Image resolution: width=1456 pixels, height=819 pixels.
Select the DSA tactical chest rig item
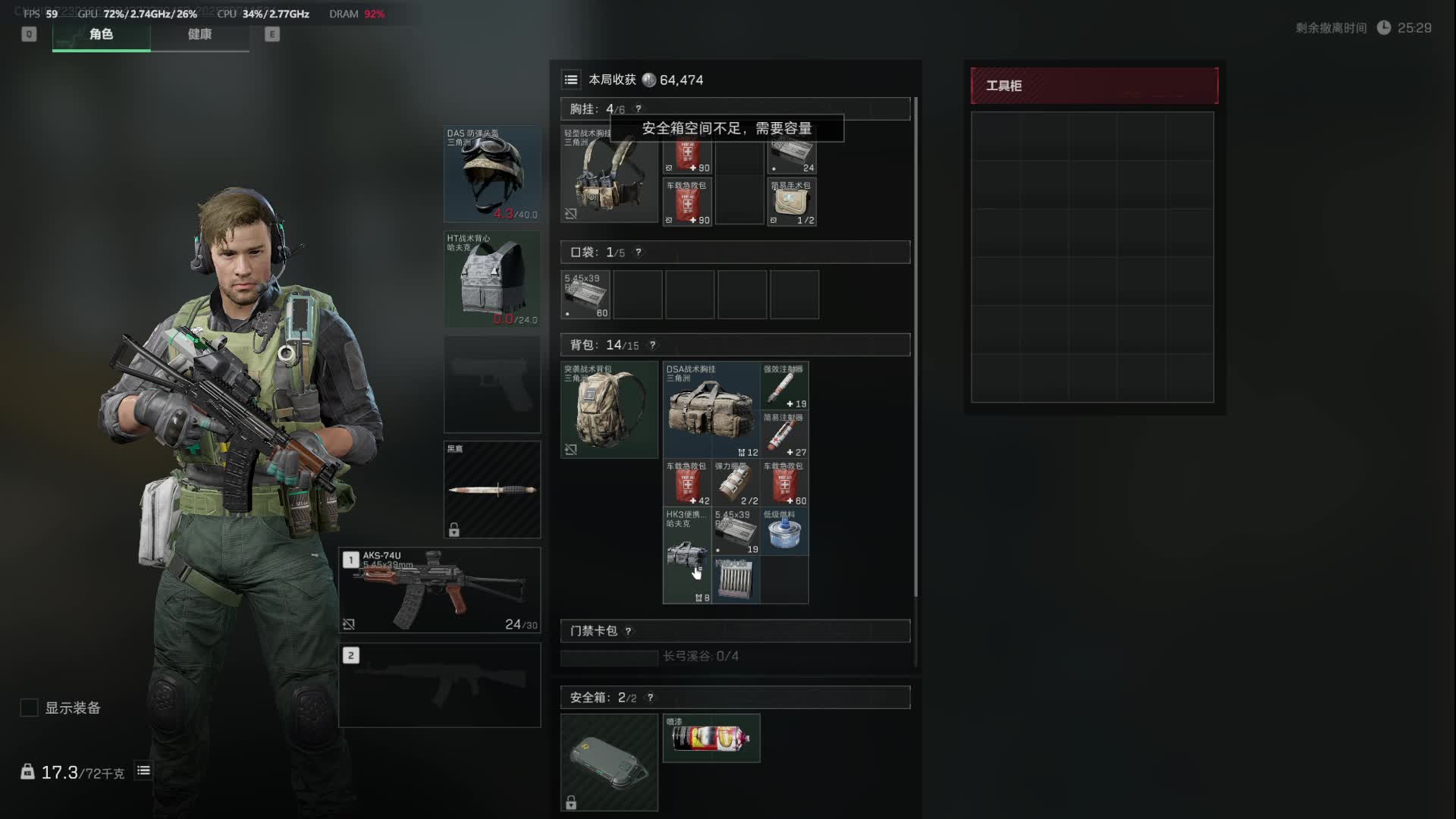click(711, 409)
